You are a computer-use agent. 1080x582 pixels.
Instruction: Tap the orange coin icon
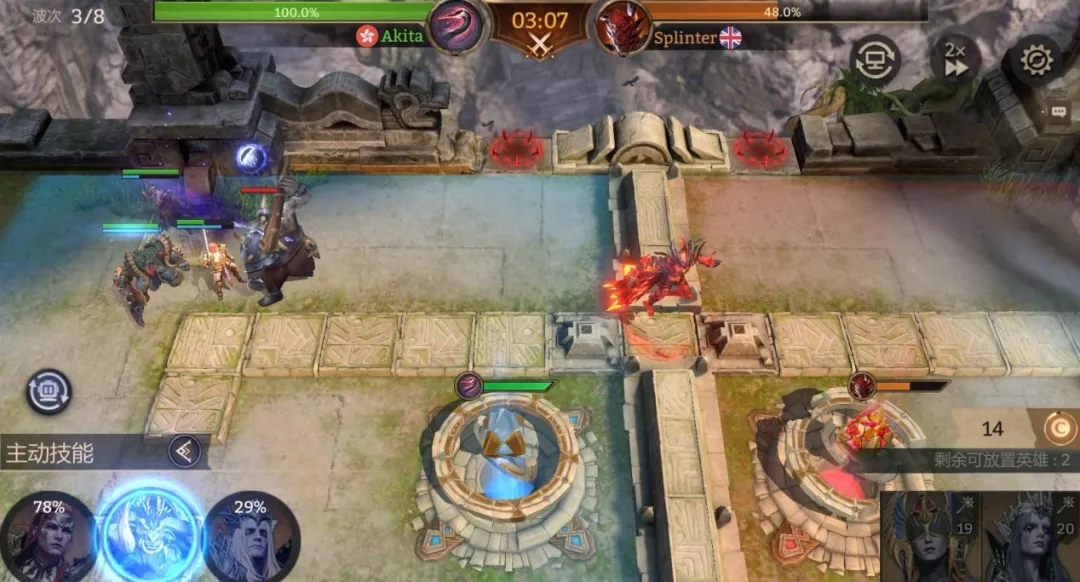coord(1059,429)
